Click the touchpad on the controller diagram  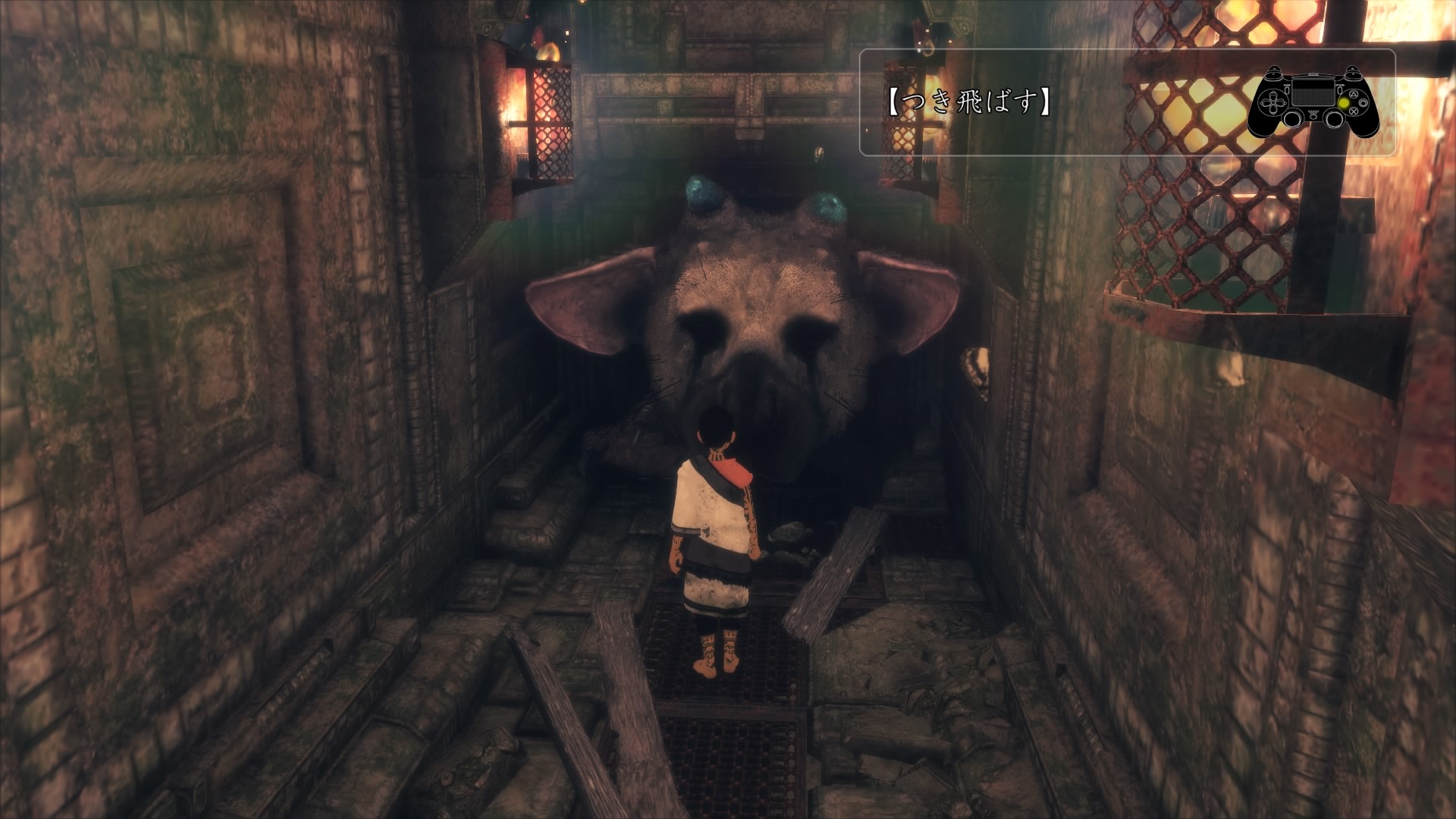pos(1313,93)
